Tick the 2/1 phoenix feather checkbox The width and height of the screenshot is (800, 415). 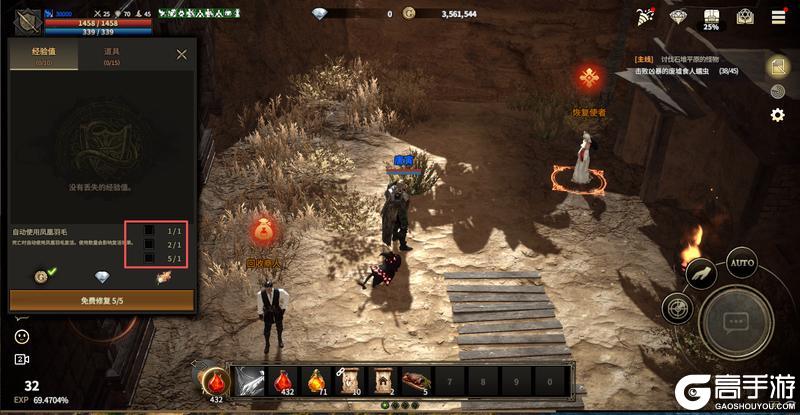point(149,244)
